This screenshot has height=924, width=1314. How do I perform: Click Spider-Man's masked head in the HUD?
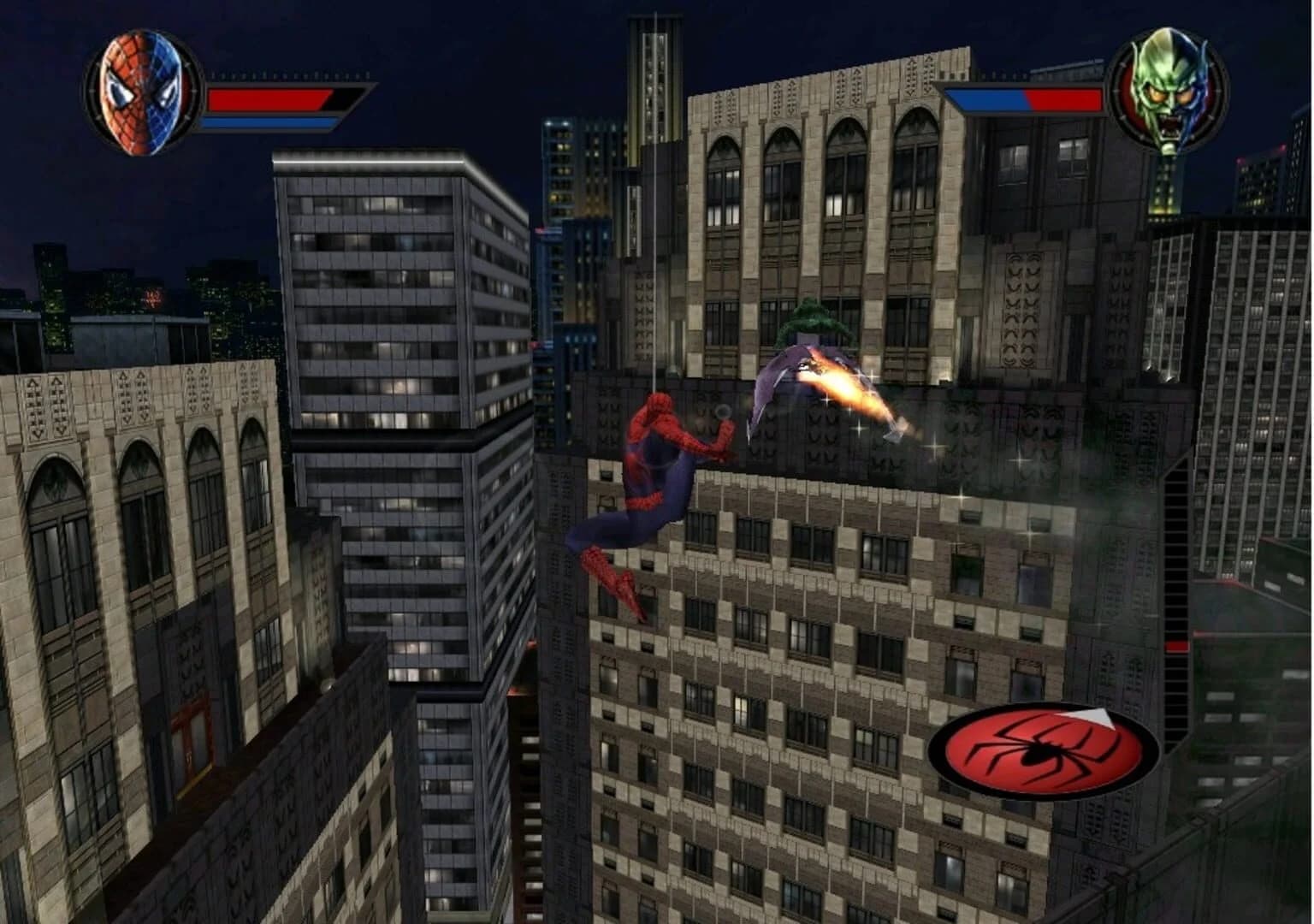coord(139,90)
